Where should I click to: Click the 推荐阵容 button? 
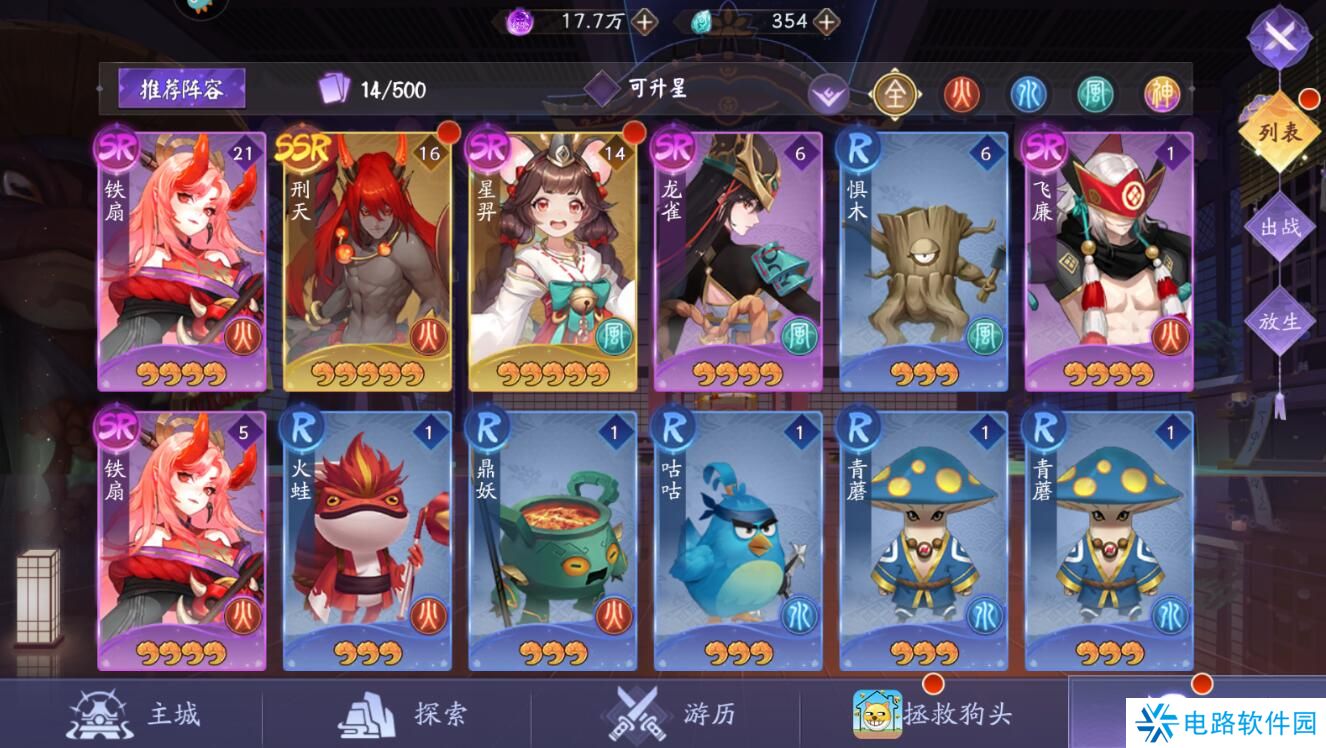click(183, 88)
